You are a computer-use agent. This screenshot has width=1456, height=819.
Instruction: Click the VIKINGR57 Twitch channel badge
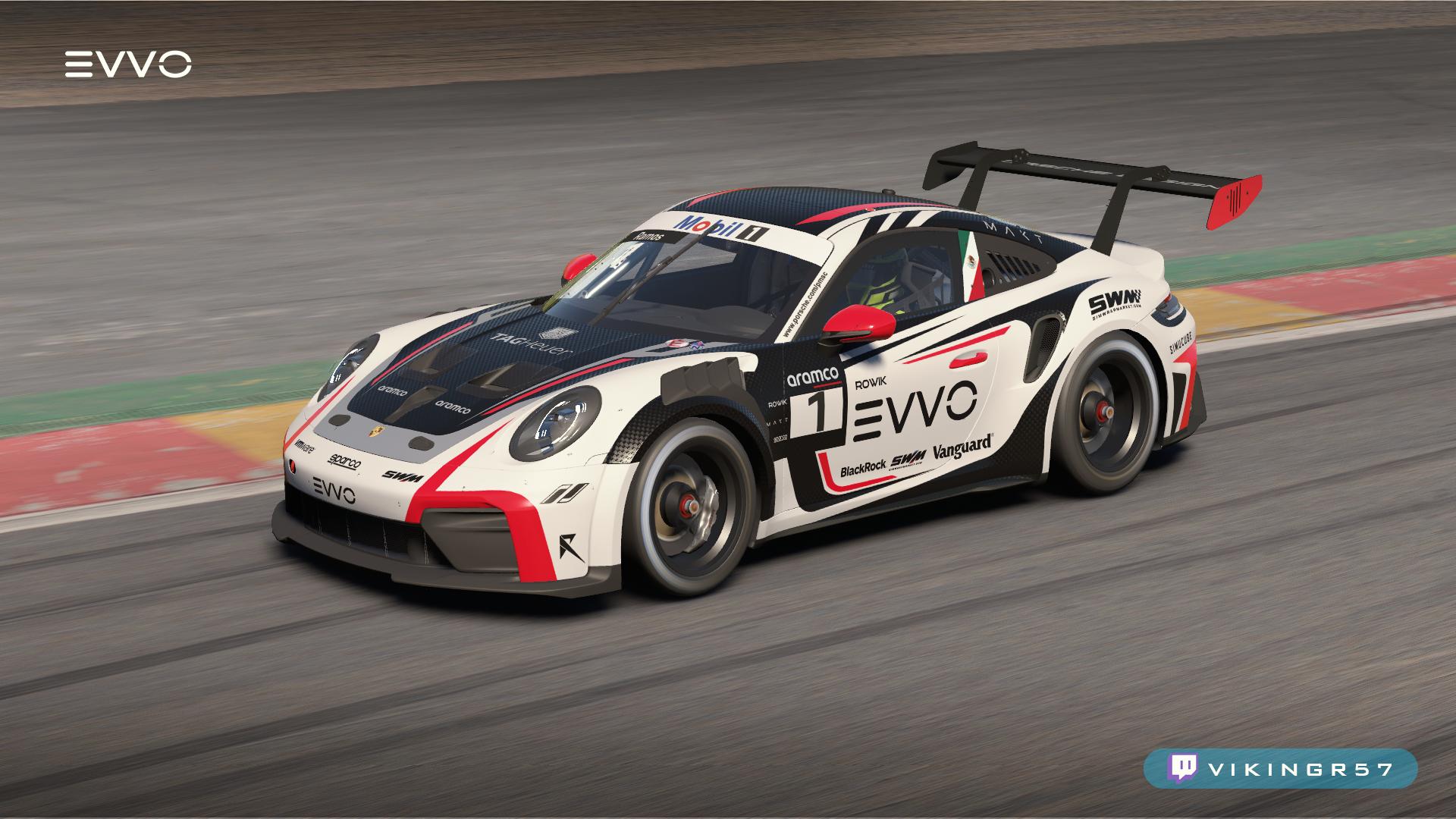(x=1280, y=769)
